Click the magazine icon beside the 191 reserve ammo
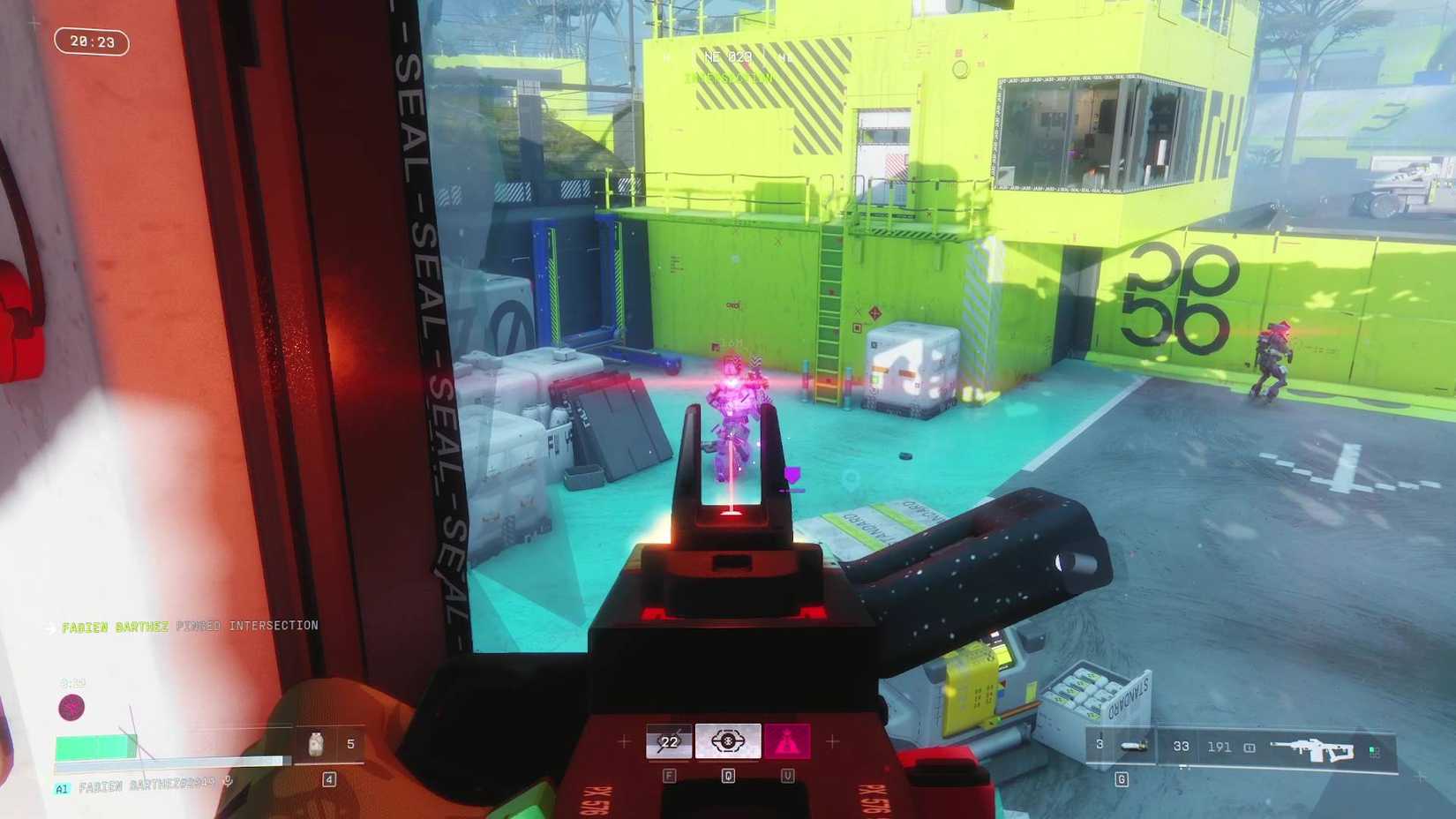Screen dimensions: 1456x819 (1249, 748)
